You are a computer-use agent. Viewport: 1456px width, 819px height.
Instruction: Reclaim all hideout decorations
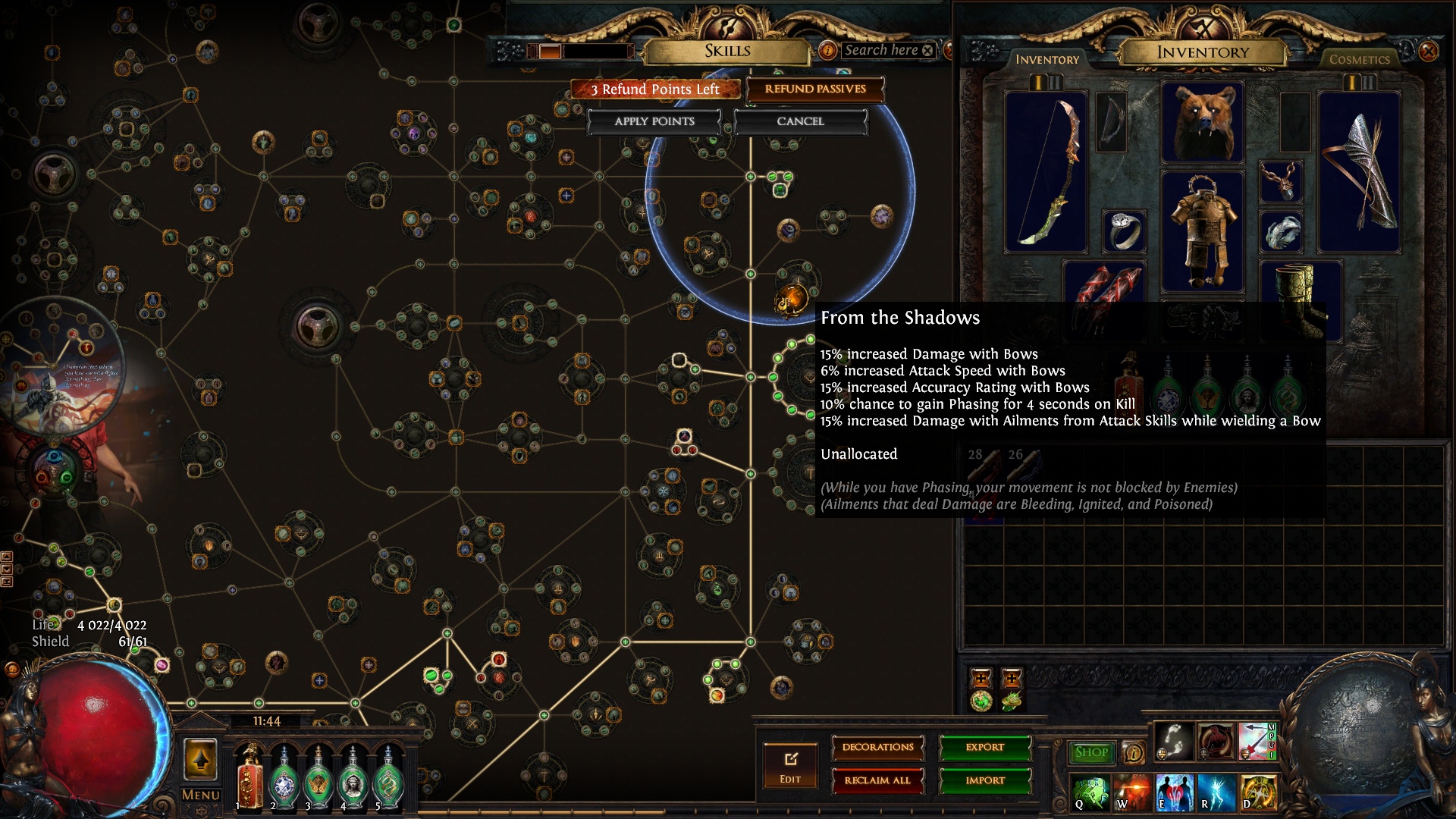point(877,781)
